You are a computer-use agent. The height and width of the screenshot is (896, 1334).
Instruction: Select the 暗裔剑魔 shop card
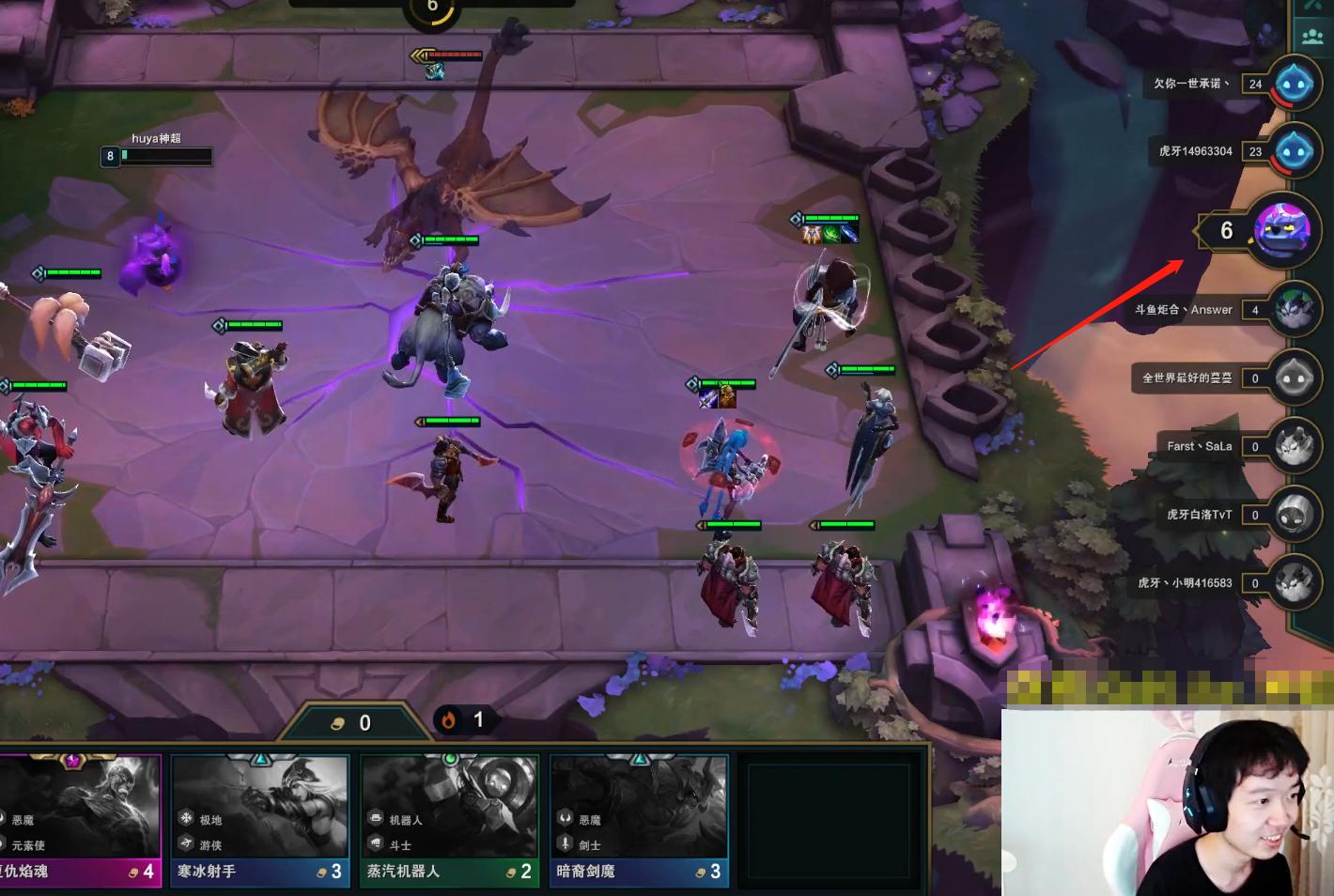[x=639, y=819]
